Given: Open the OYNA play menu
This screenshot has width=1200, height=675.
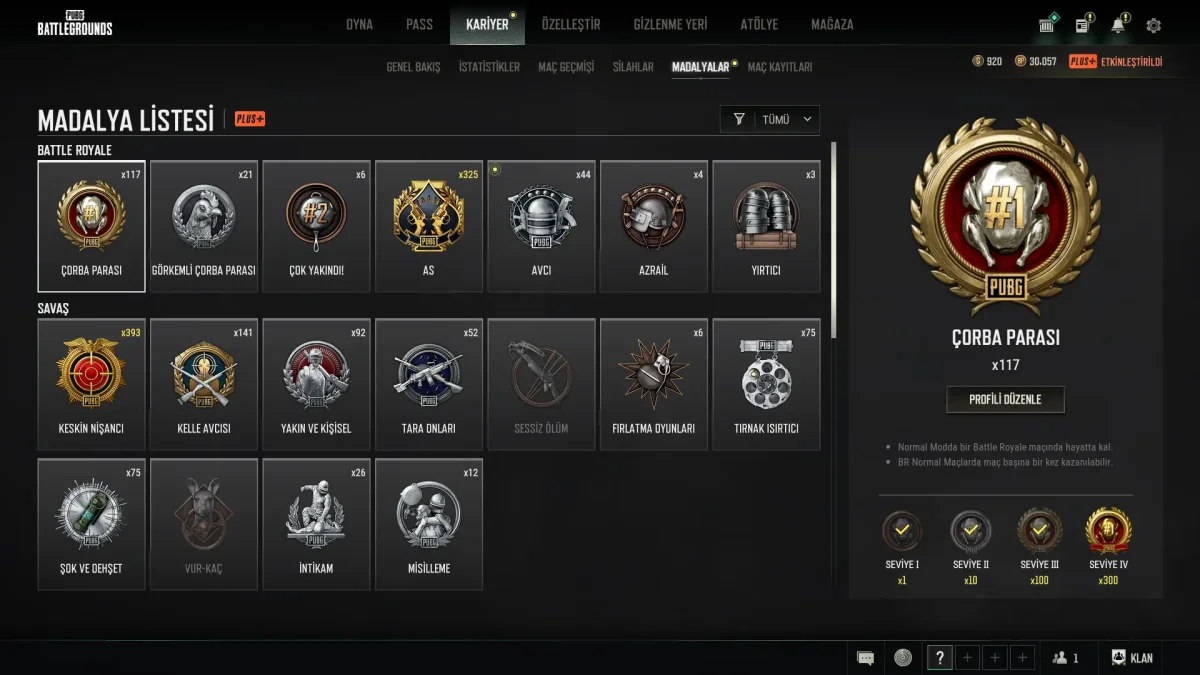Looking at the screenshot, I should (359, 24).
